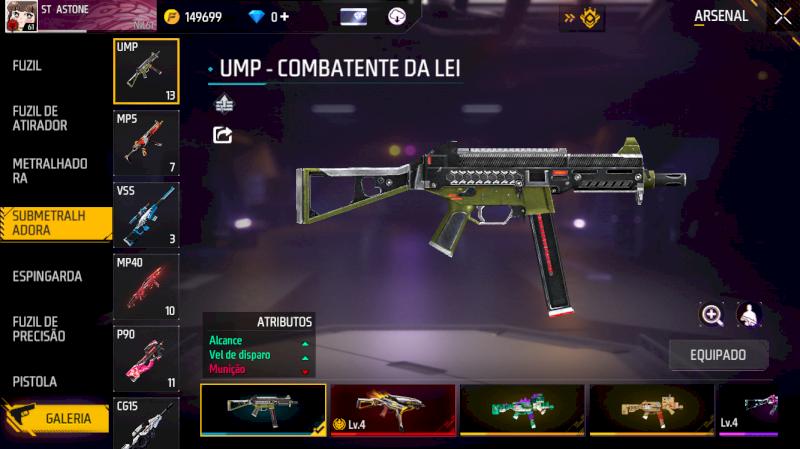The image size is (800, 449).
Task: Add diamonds with the plus button
Action: click(x=285, y=17)
